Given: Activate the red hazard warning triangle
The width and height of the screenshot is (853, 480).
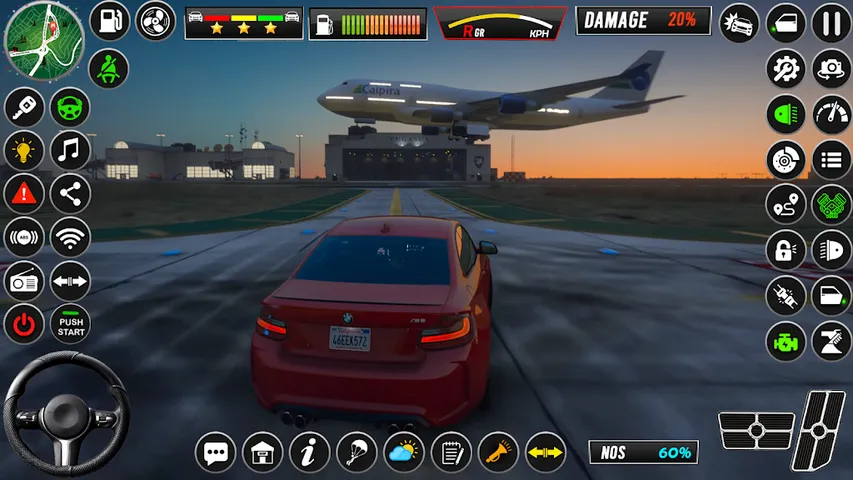Looking at the screenshot, I should 24,194.
